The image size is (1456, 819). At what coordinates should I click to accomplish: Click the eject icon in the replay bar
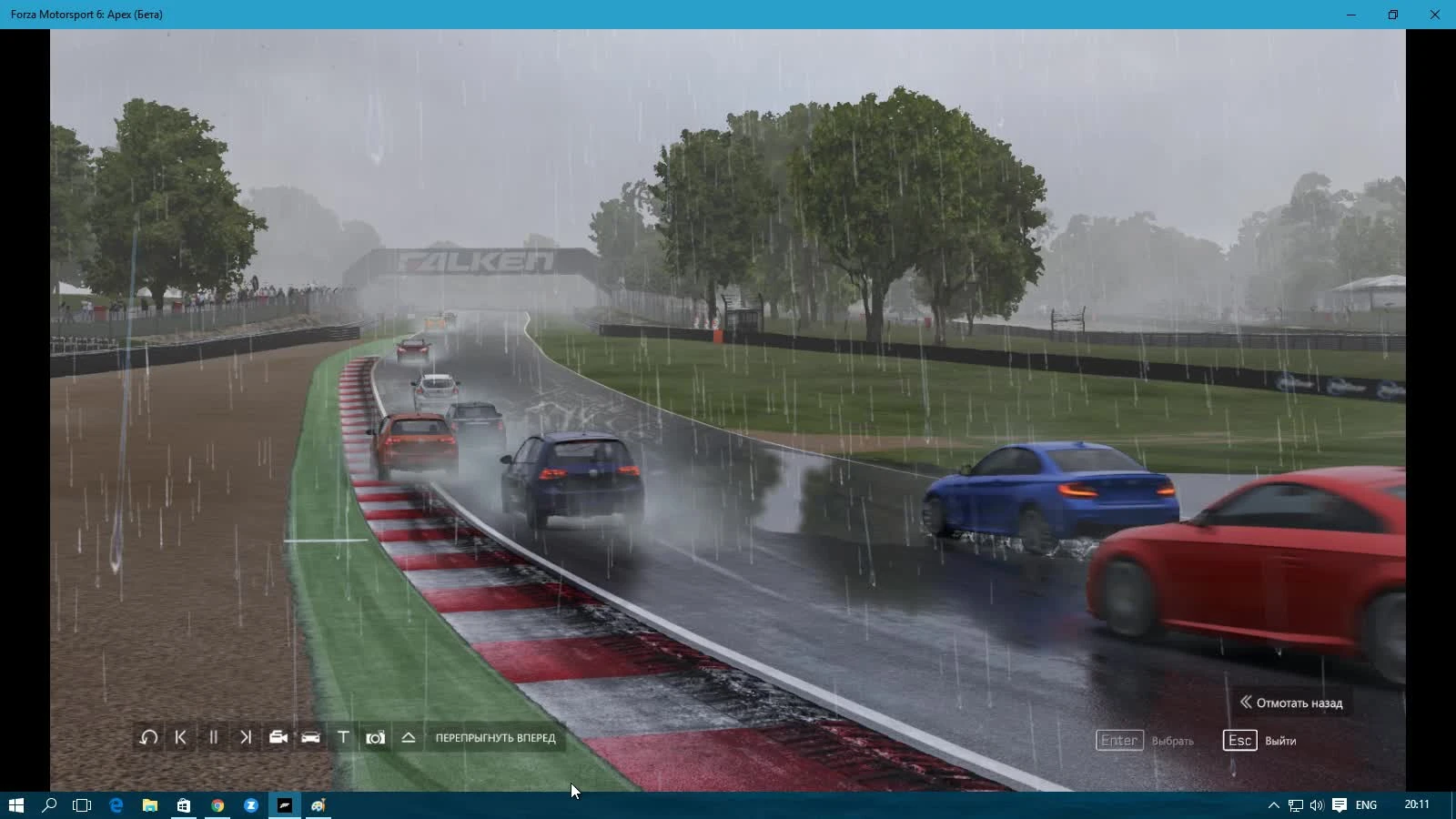pyautogui.click(x=409, y=738)
